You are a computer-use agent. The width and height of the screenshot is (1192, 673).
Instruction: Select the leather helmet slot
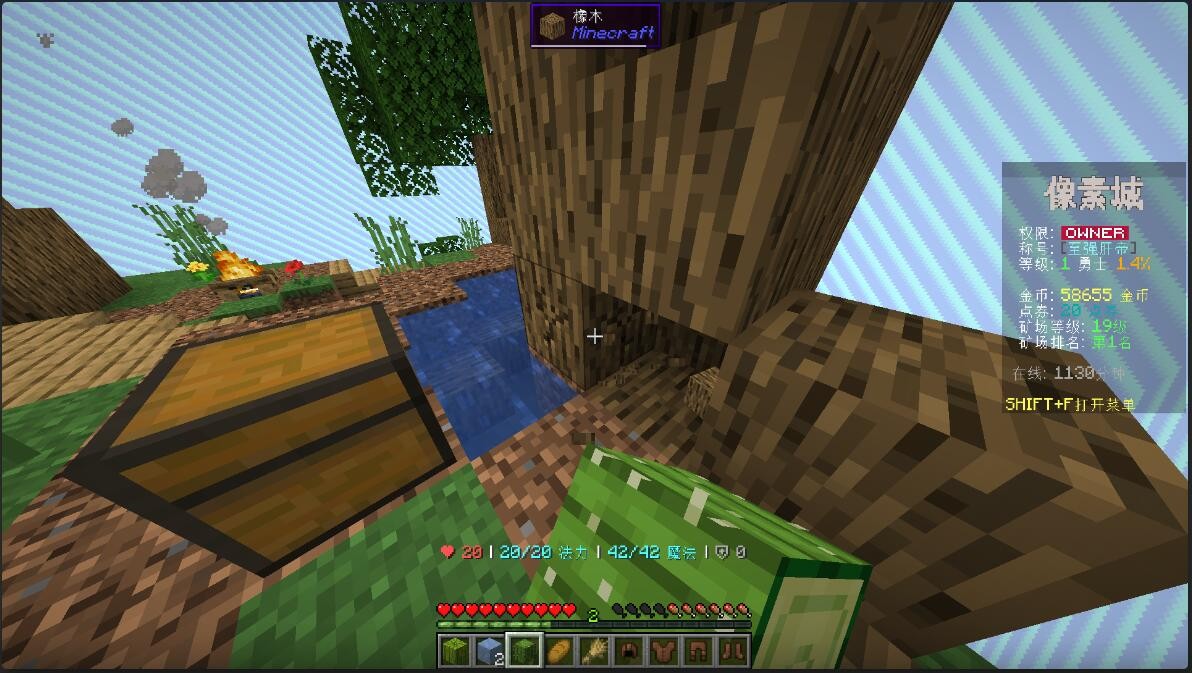[629, 650]
